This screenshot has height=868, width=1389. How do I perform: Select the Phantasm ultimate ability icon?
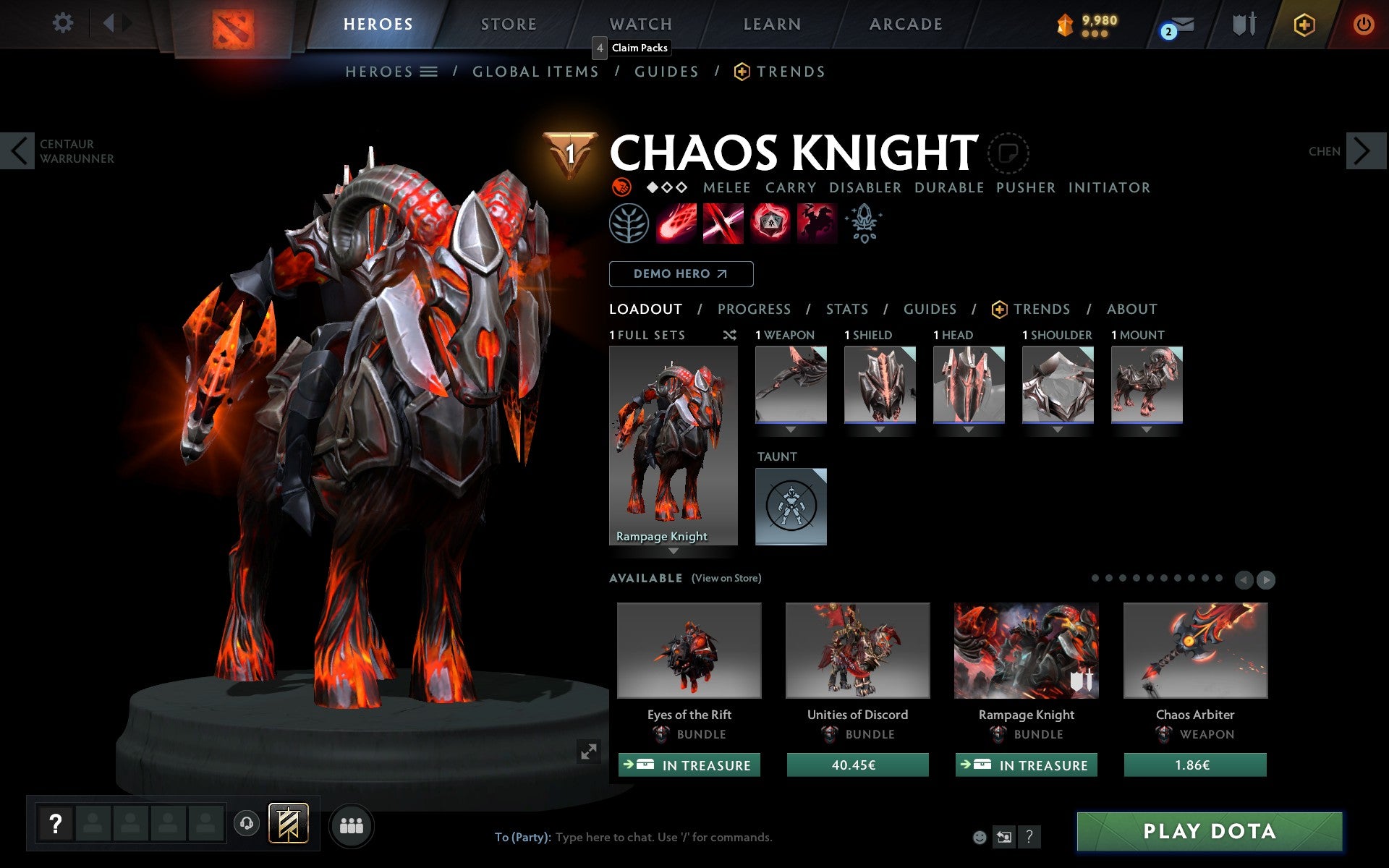click(816, 223)
